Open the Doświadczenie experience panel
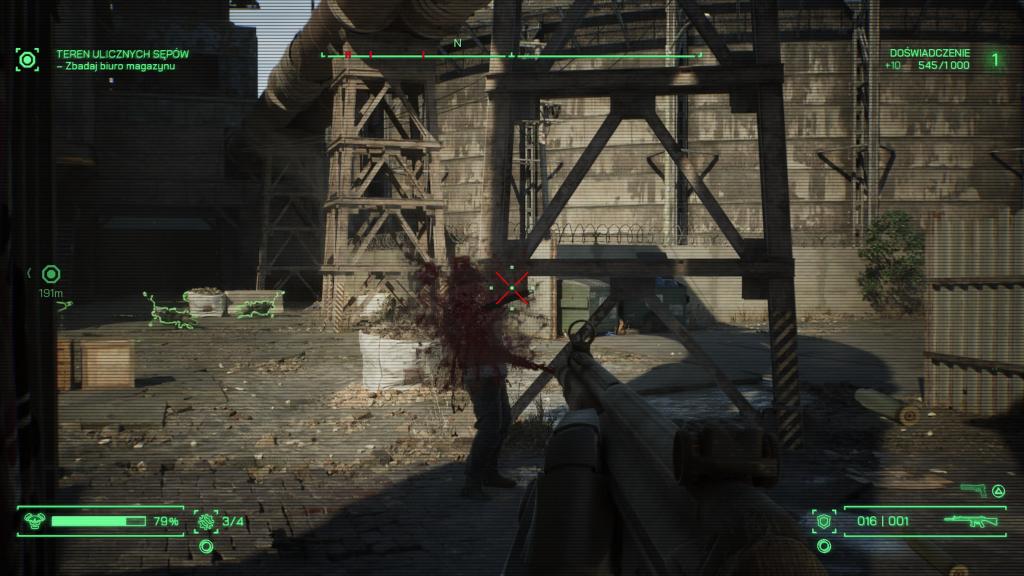The width and height of the screenshot is (1024, 576). point(926,59)
